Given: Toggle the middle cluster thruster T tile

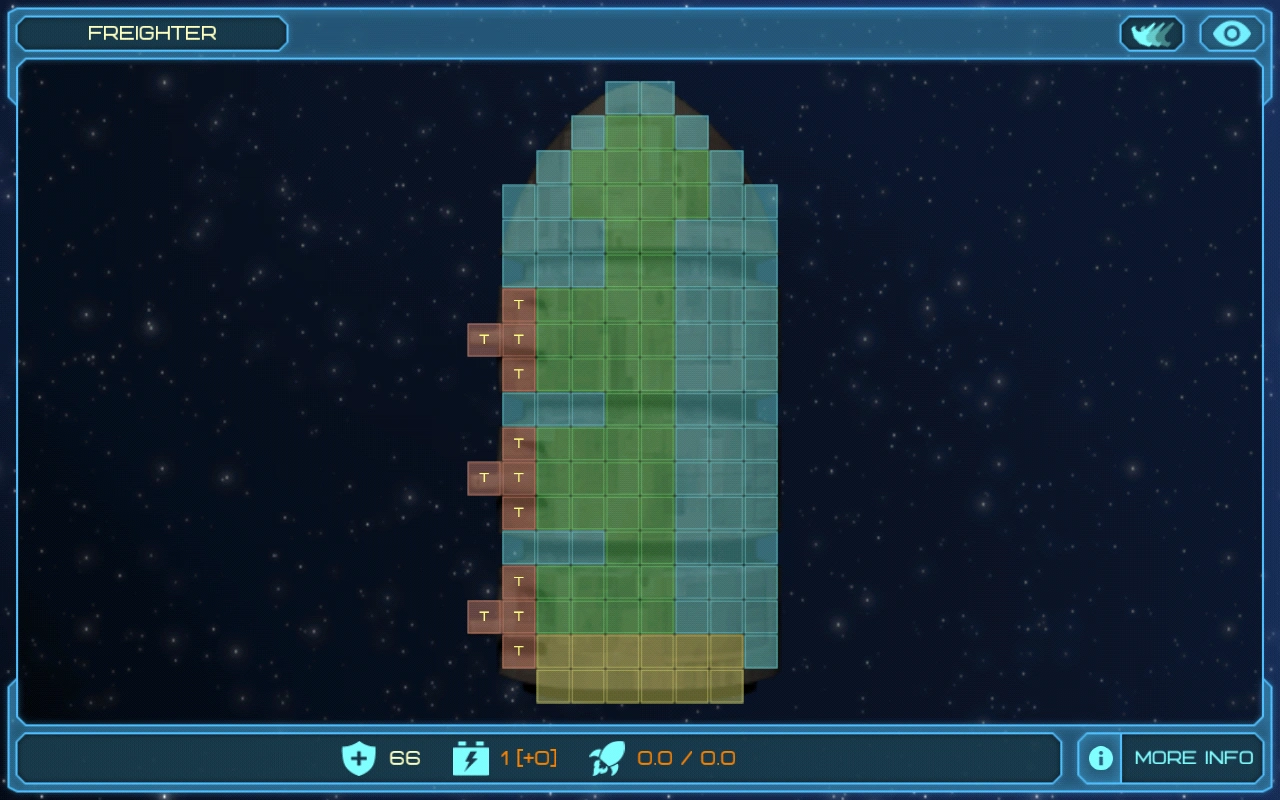Looking at the screenshot, I should click(520, 478).
